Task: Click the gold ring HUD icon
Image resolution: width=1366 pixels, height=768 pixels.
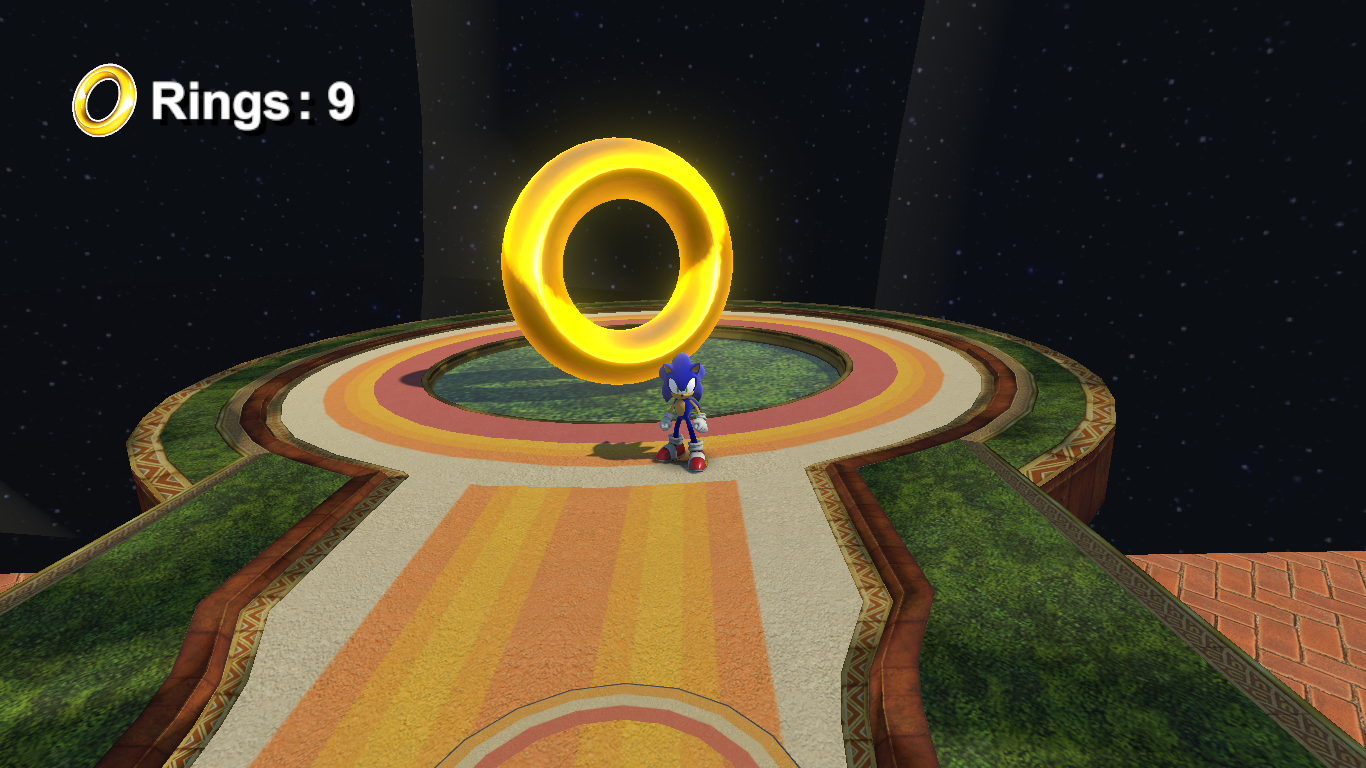Action: tap(104, 97)
